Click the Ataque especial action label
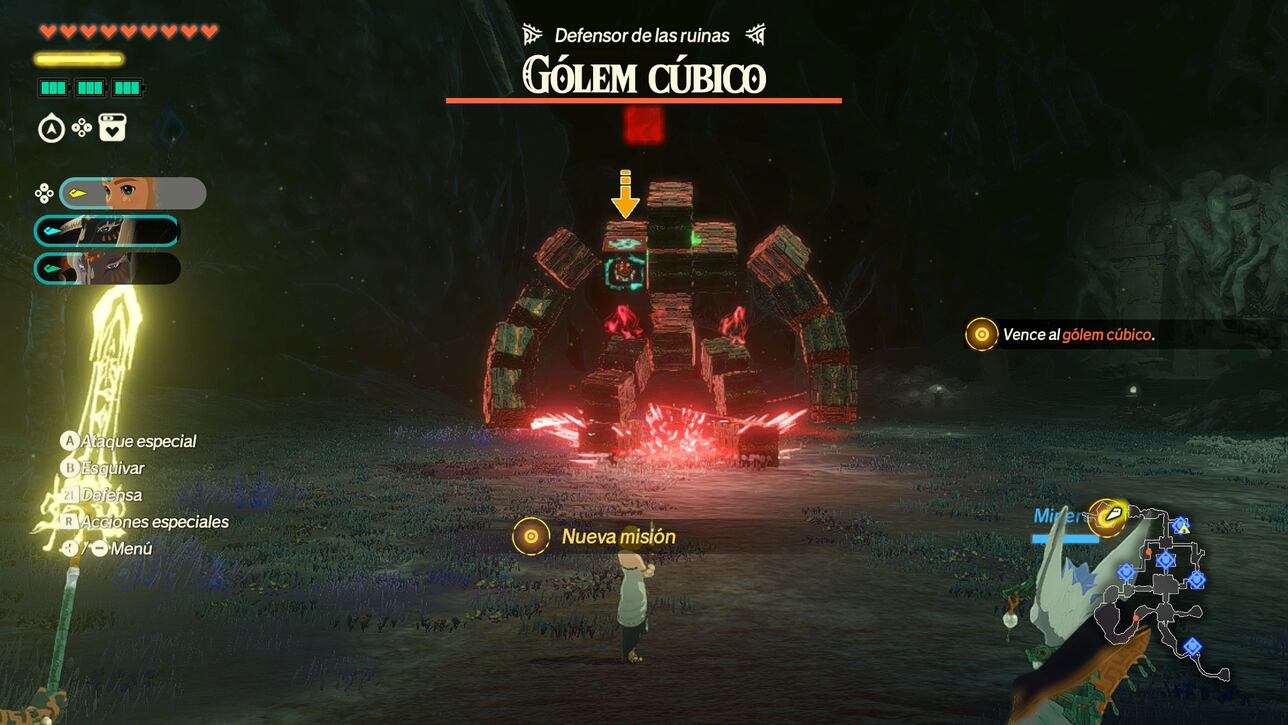The height and width of the screenshot is (725, 1288). 138,441
